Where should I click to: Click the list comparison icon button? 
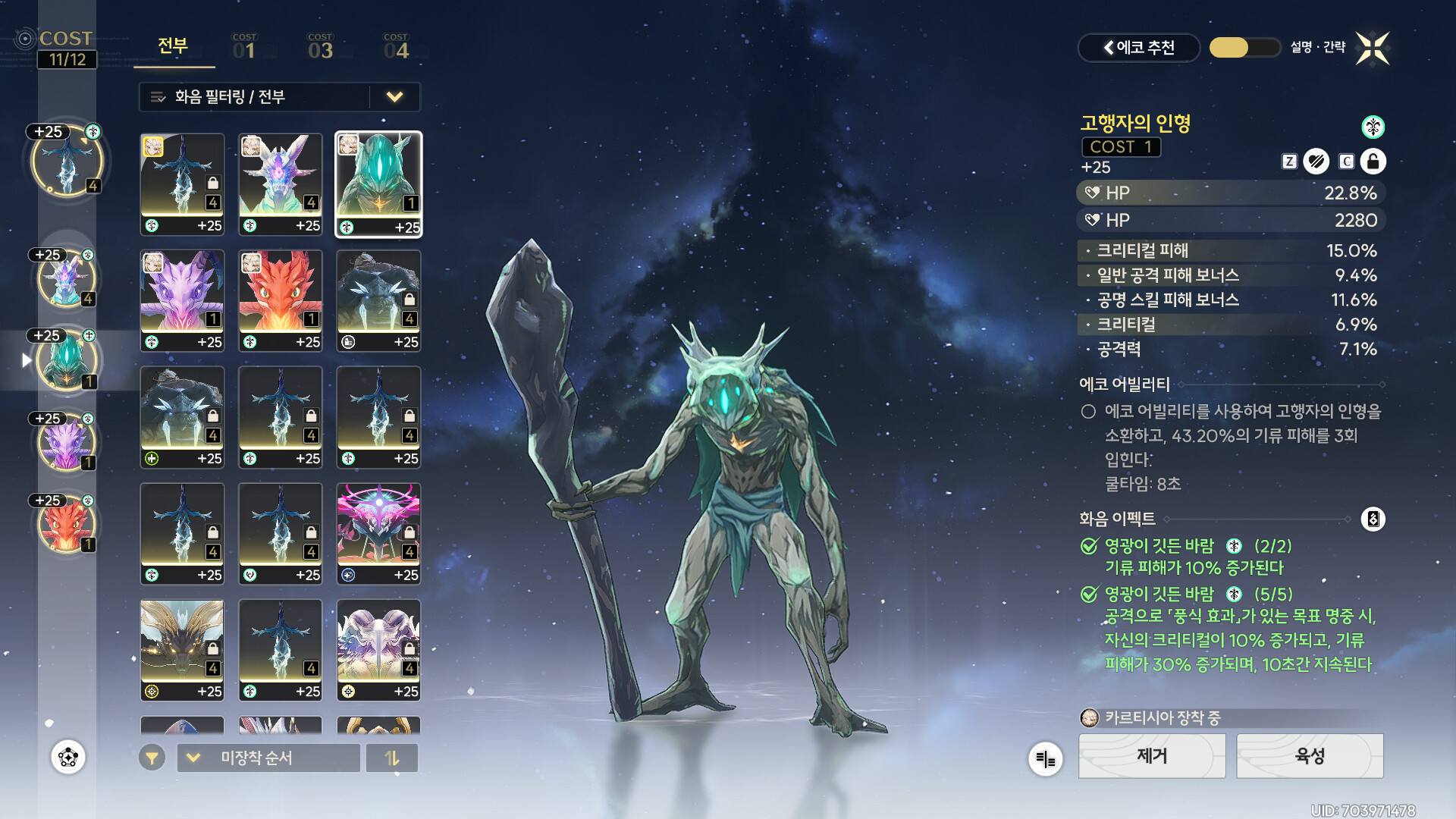click(1045, 758)
